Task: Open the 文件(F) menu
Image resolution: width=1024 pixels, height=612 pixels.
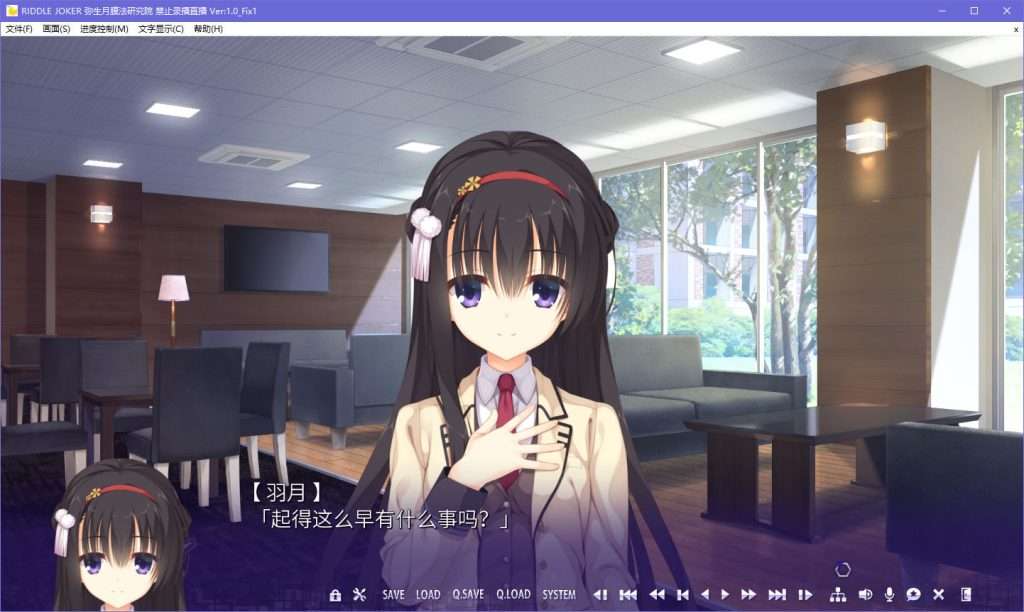Action: pos(19,29)
